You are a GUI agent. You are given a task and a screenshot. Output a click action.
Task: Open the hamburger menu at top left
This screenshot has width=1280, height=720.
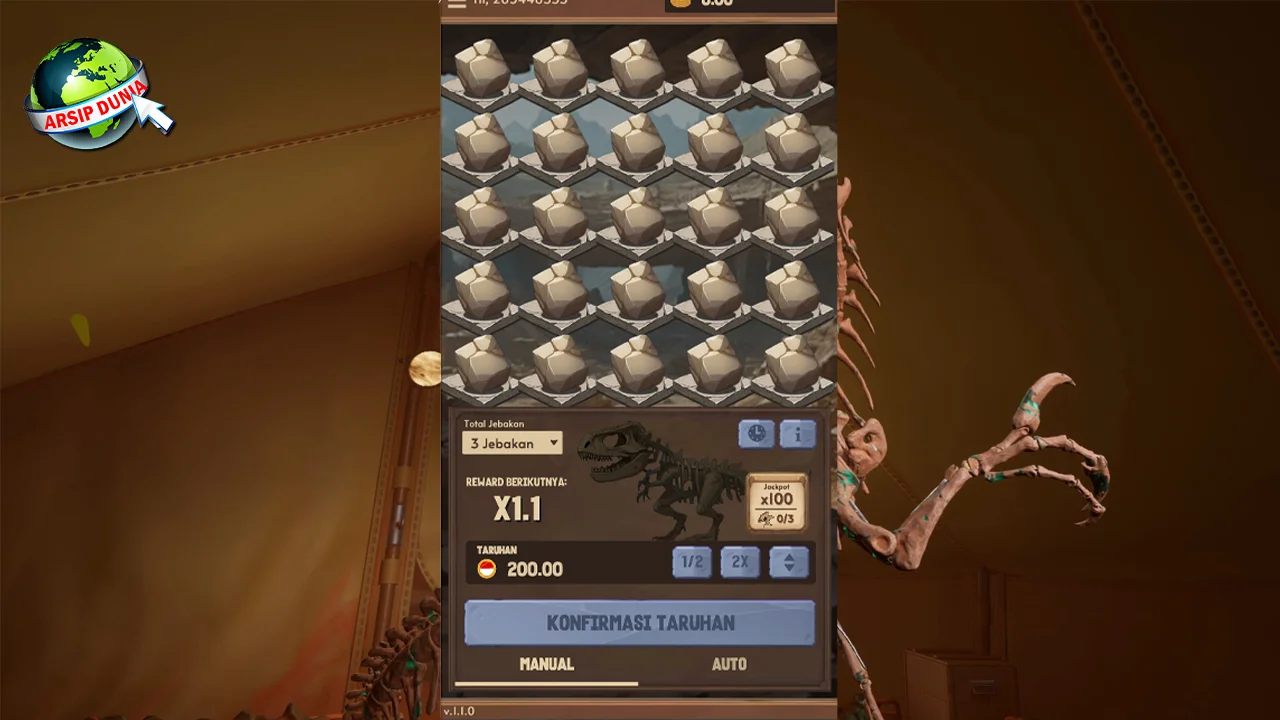(457, 4)
